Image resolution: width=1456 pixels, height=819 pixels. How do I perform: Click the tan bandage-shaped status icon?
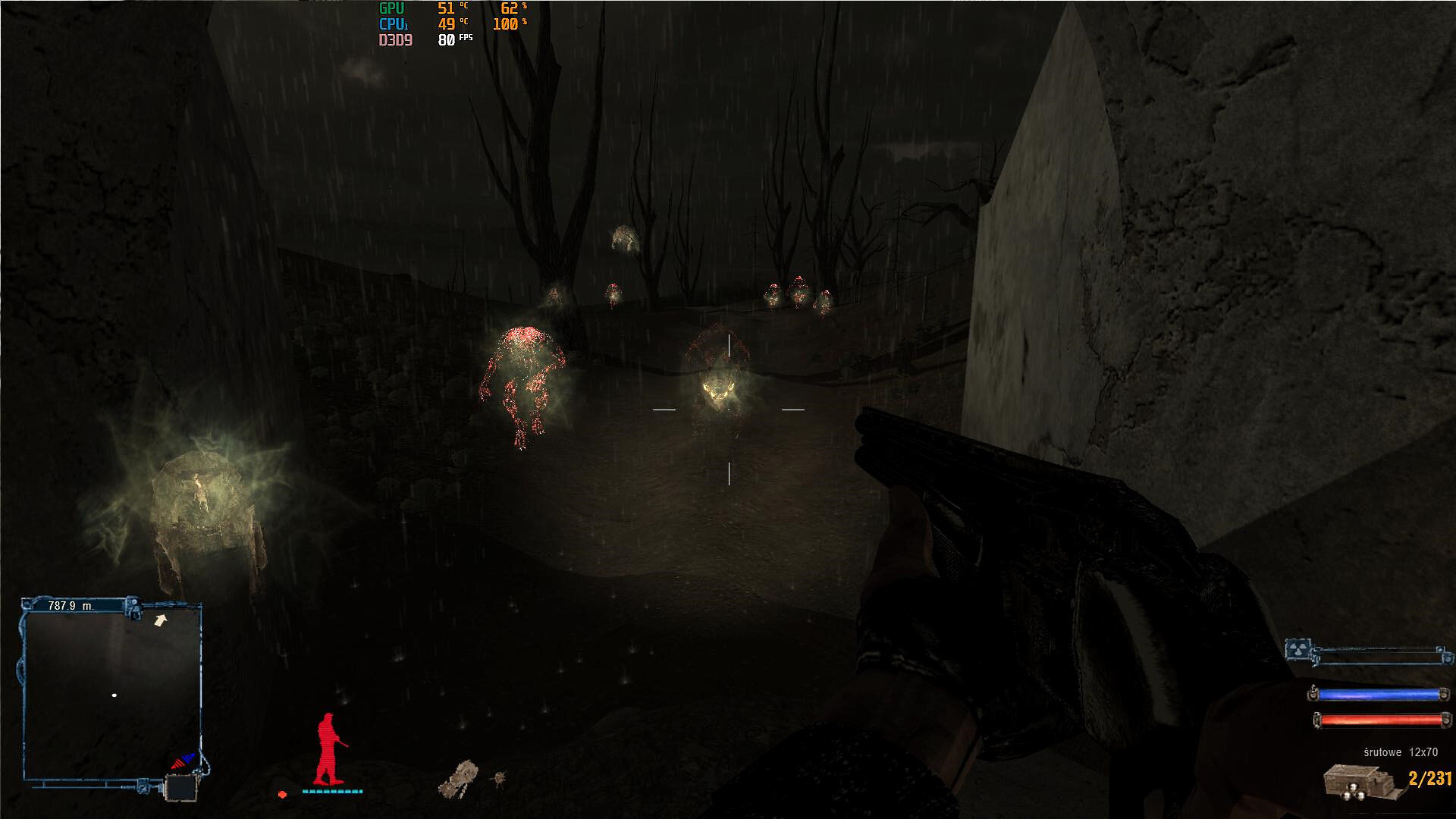[459, 780]
